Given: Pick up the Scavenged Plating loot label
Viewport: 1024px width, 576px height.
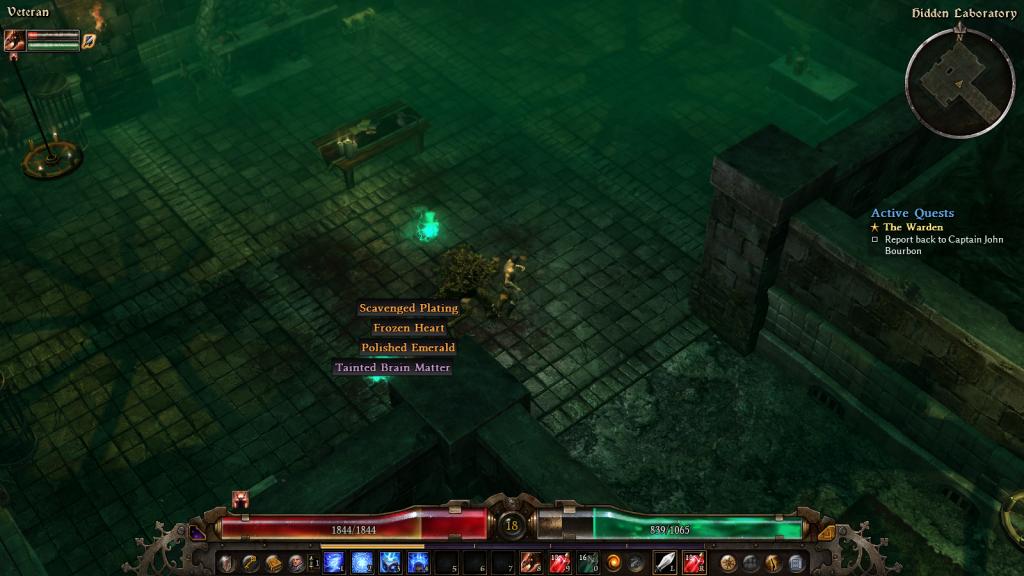Looking at the screenshot, I should (408, 308).
